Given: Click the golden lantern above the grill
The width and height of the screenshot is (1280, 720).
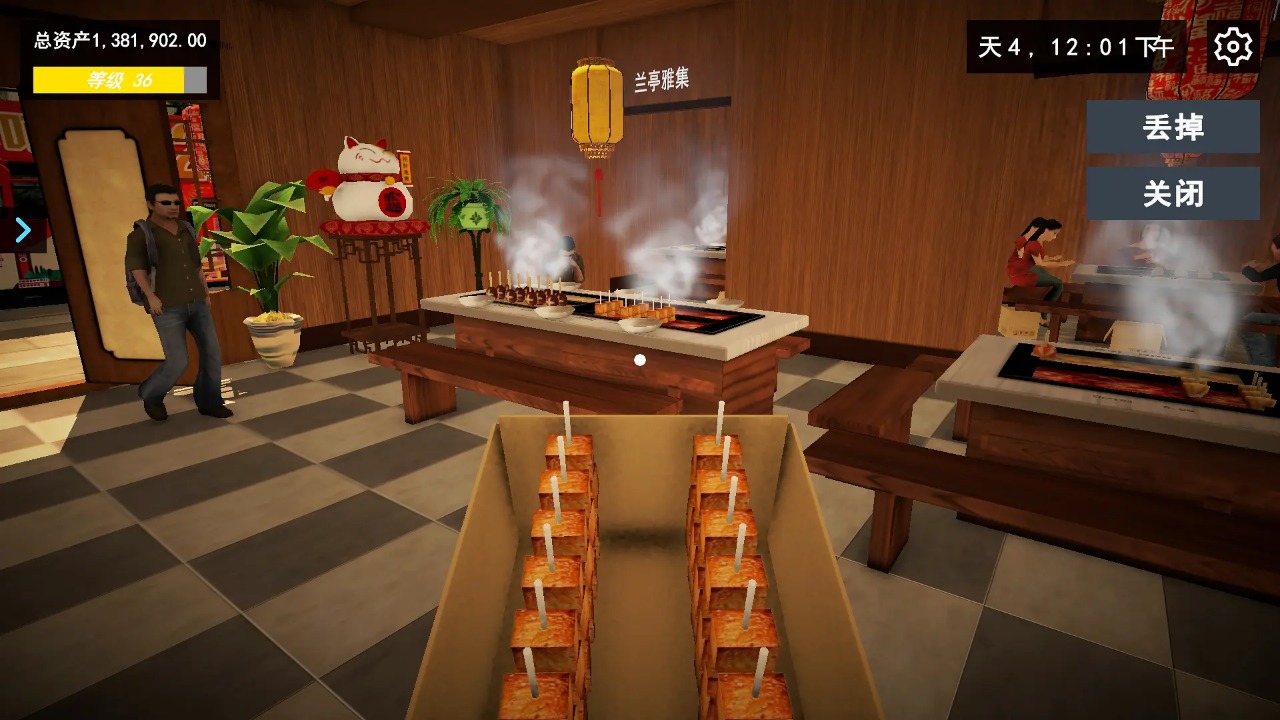Looking at the screenshot, I should [597, 104].
